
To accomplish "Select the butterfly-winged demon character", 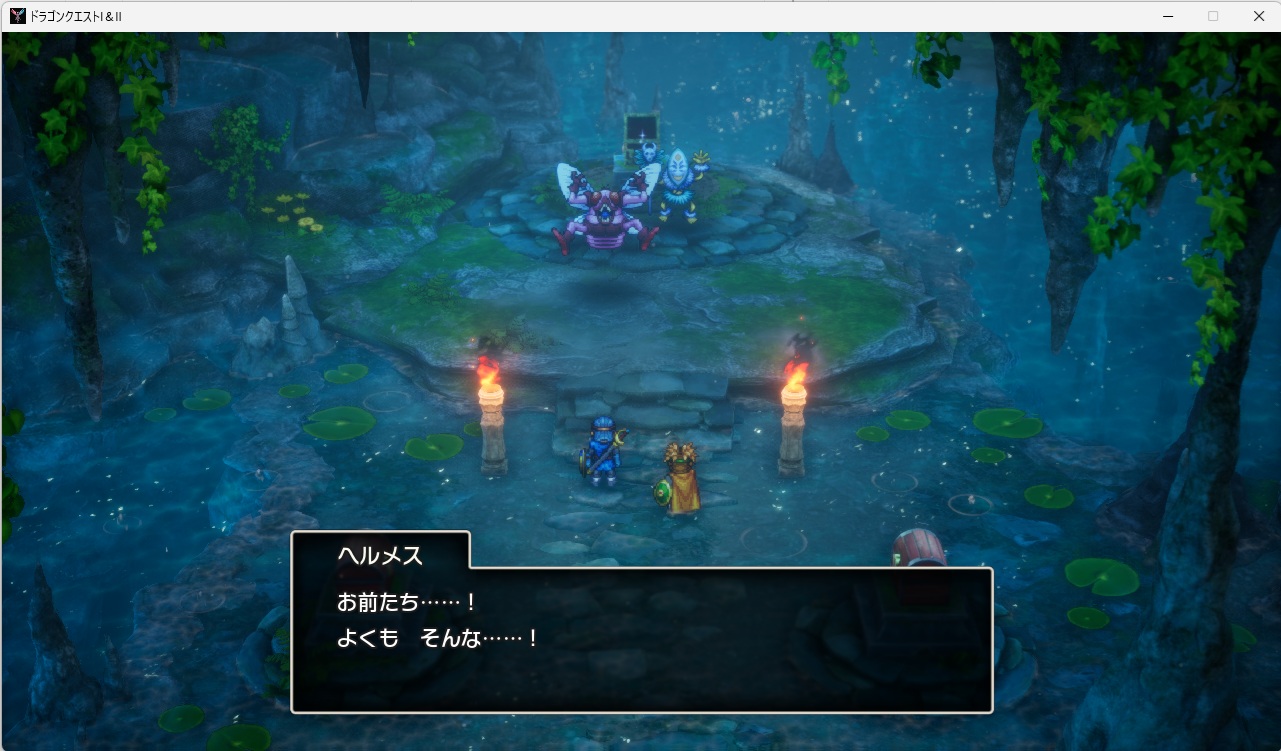I will [605, 210].
